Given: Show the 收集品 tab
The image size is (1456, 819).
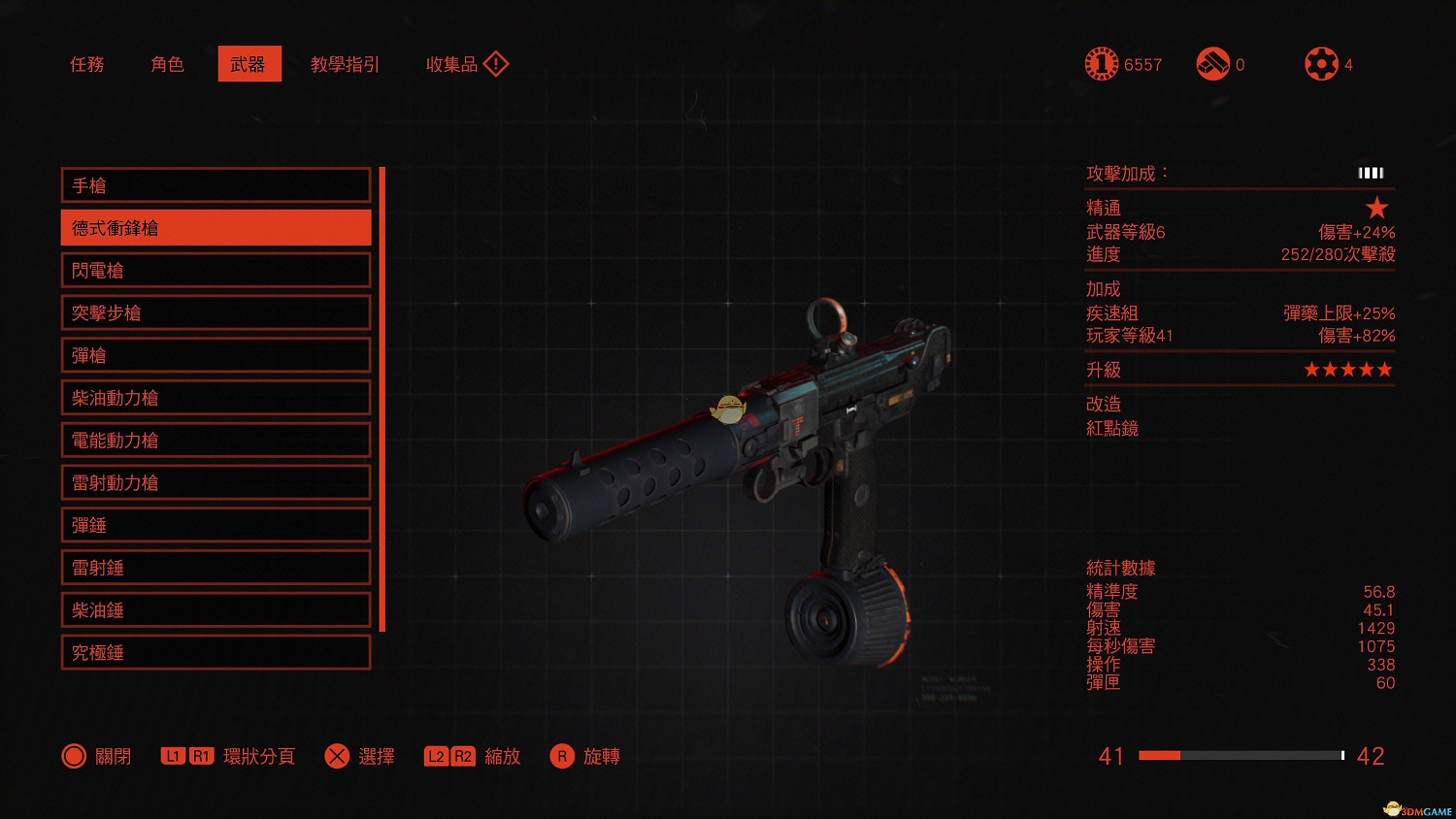Looking at the screenshot, I should [x=466, y=64].
